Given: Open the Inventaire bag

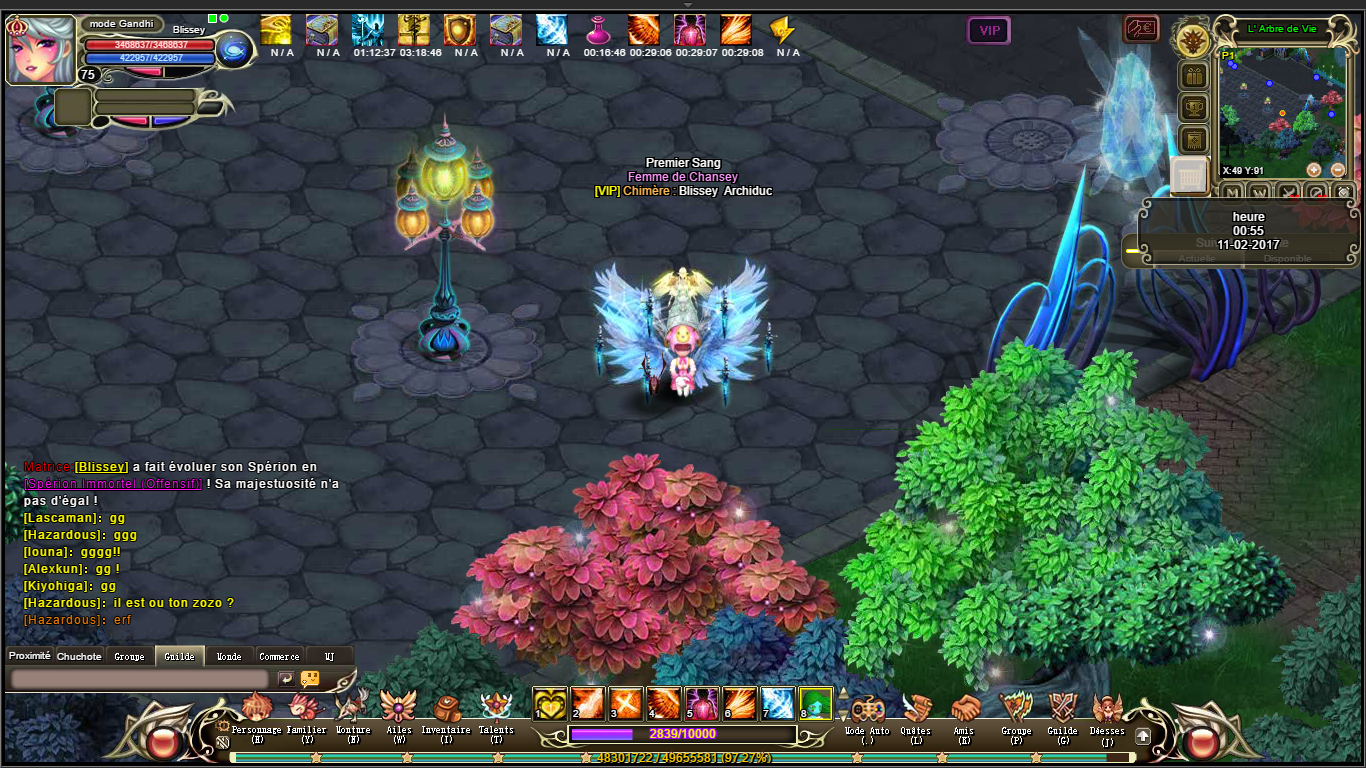Looking at the screenshot, I should click(x=446, y=707).
